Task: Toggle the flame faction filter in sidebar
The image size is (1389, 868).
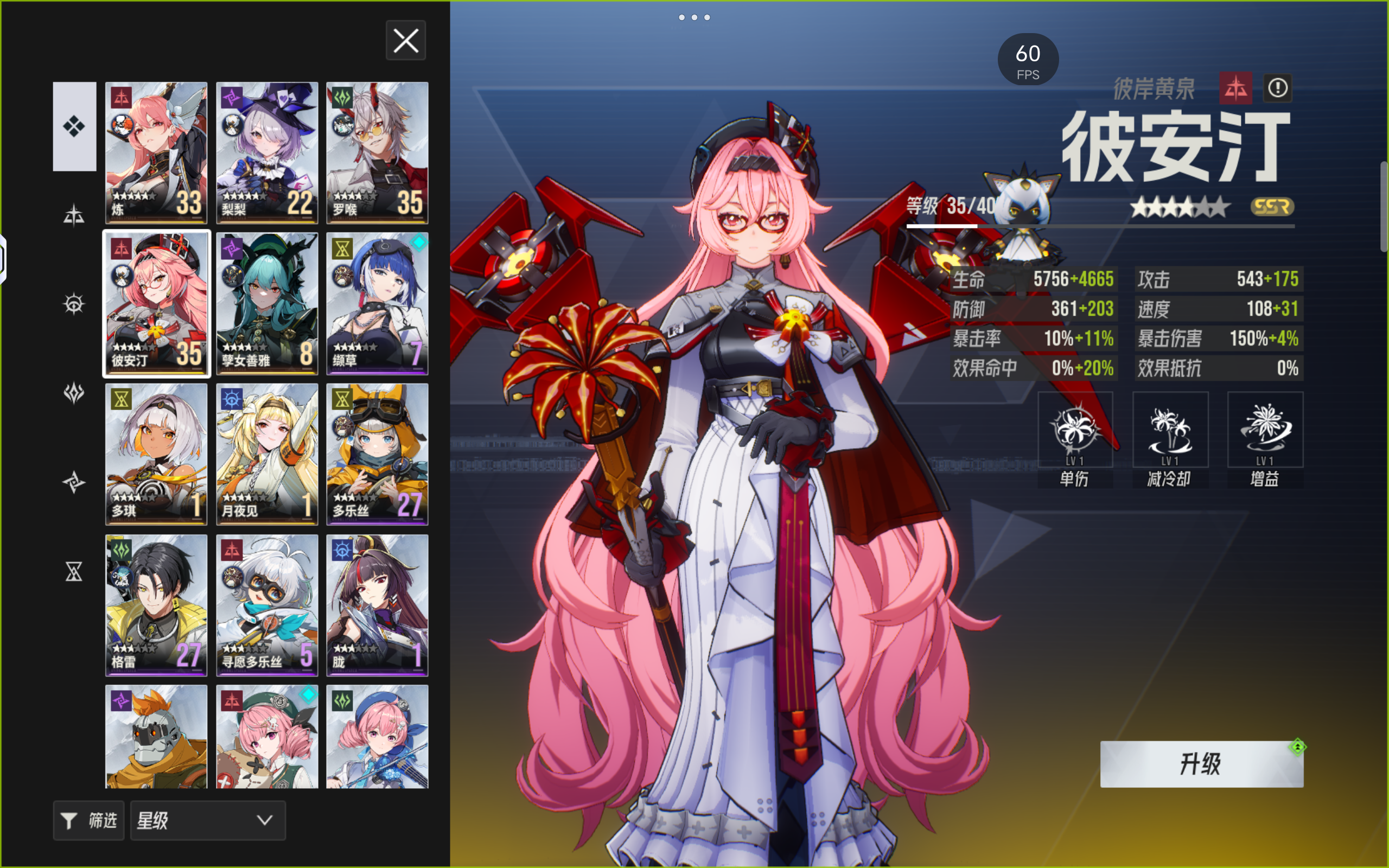Action: tap(75, 393)
